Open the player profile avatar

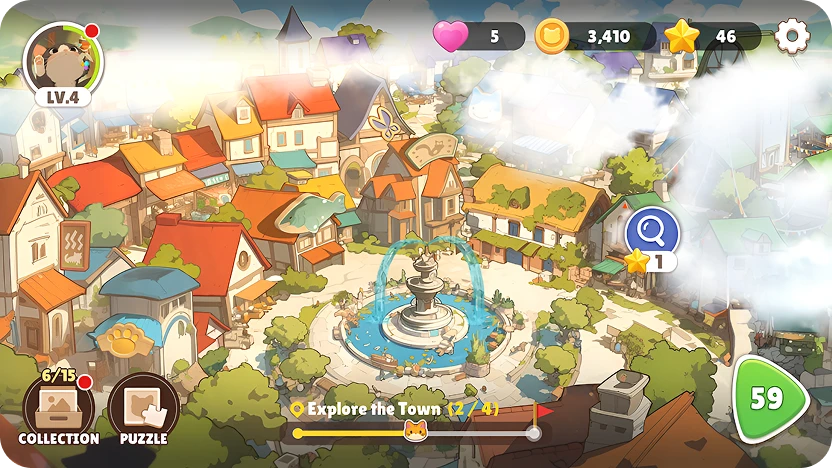point(61,58)
